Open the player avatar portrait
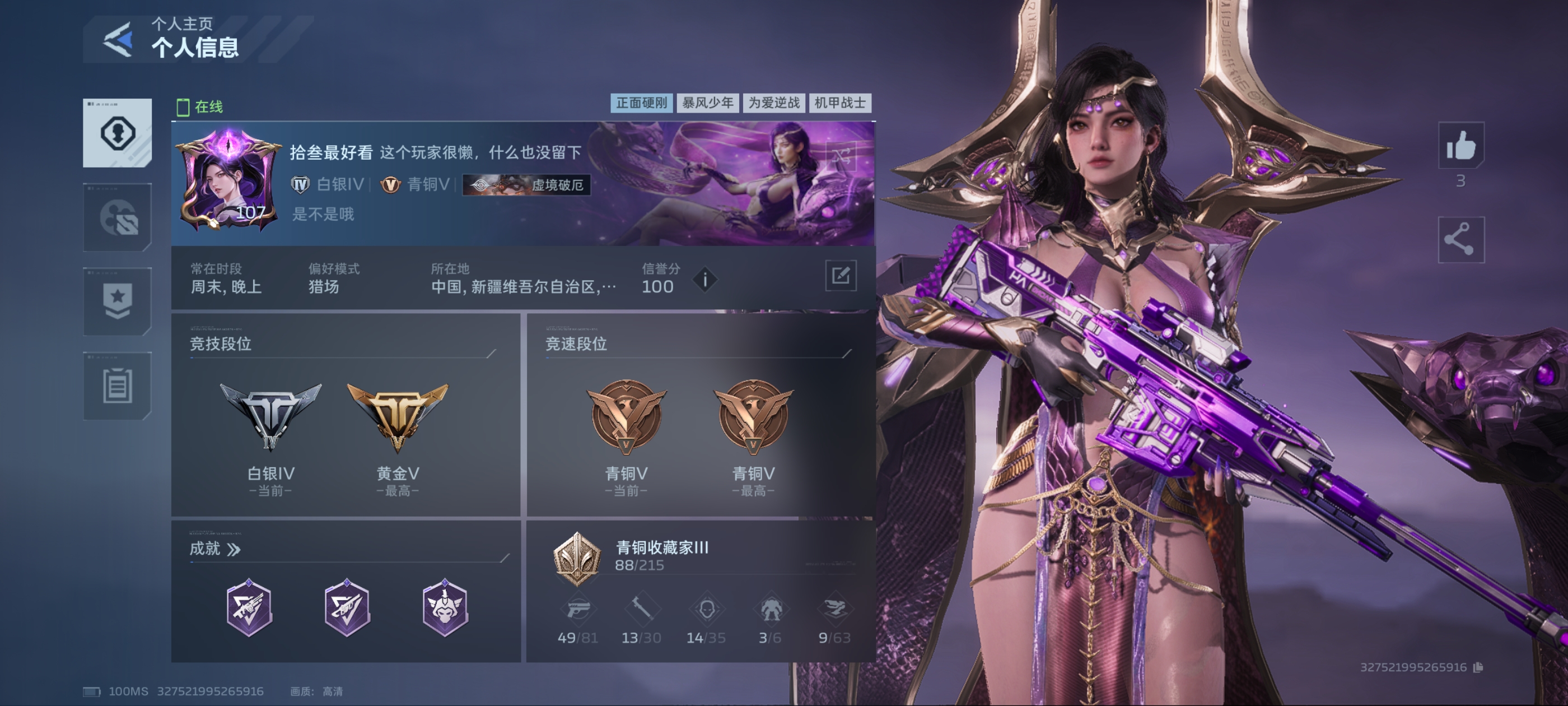1568x706 pixels. tap(227, 181)
